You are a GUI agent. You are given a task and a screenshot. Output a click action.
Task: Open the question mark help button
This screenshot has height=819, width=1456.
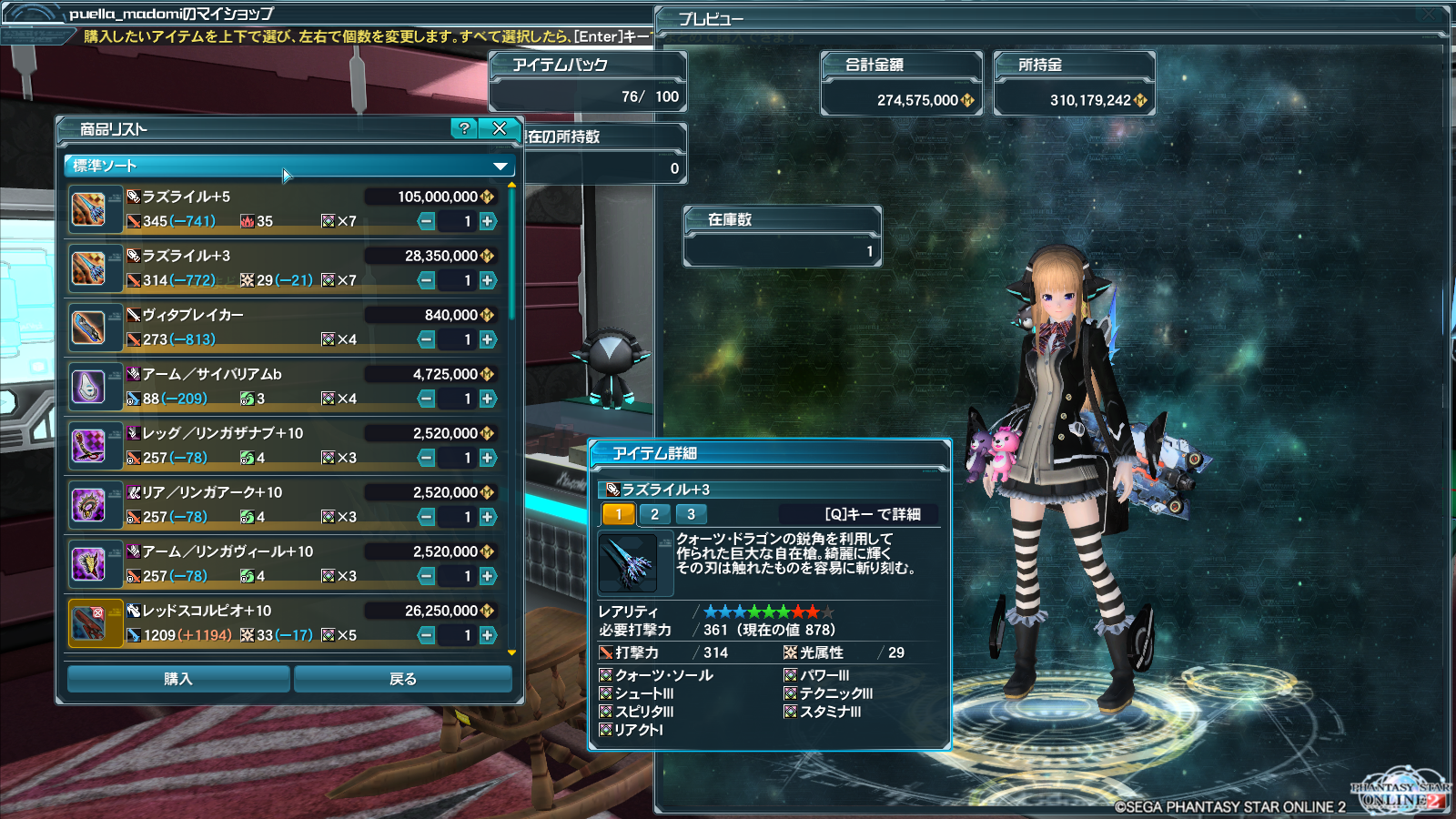coord(464,128)
